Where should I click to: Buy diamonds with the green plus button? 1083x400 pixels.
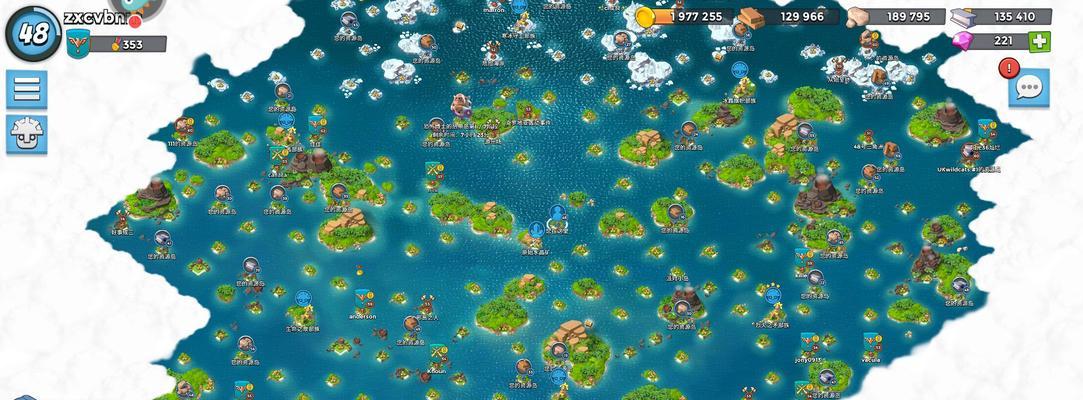tap(1040, 41)
